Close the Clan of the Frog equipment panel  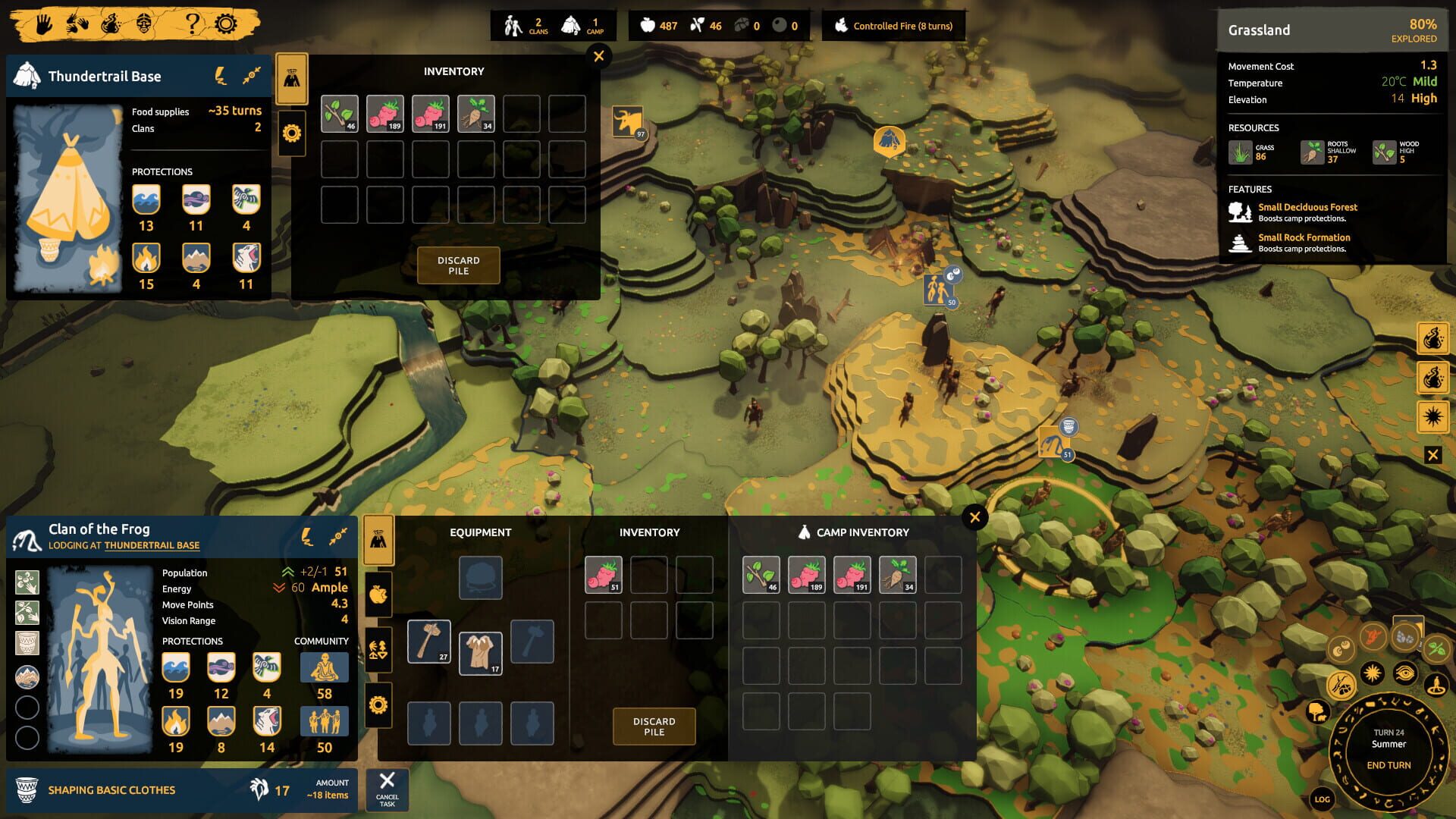[x=974, y=517]
